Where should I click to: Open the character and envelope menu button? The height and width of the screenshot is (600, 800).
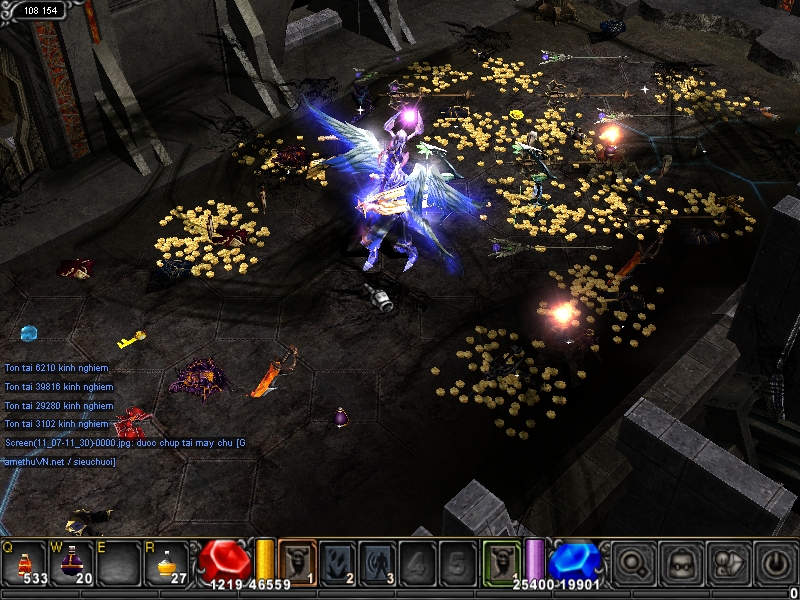728,563
